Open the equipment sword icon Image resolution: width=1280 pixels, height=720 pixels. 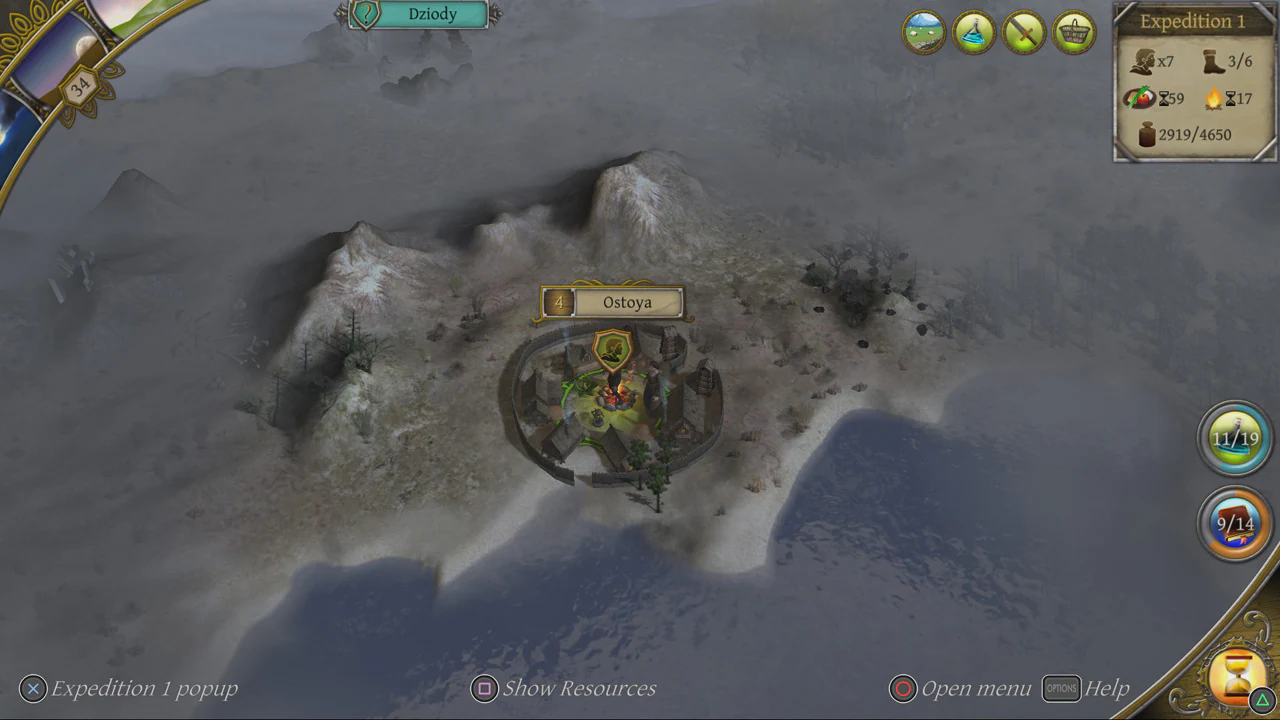(x=1023, y=32)
